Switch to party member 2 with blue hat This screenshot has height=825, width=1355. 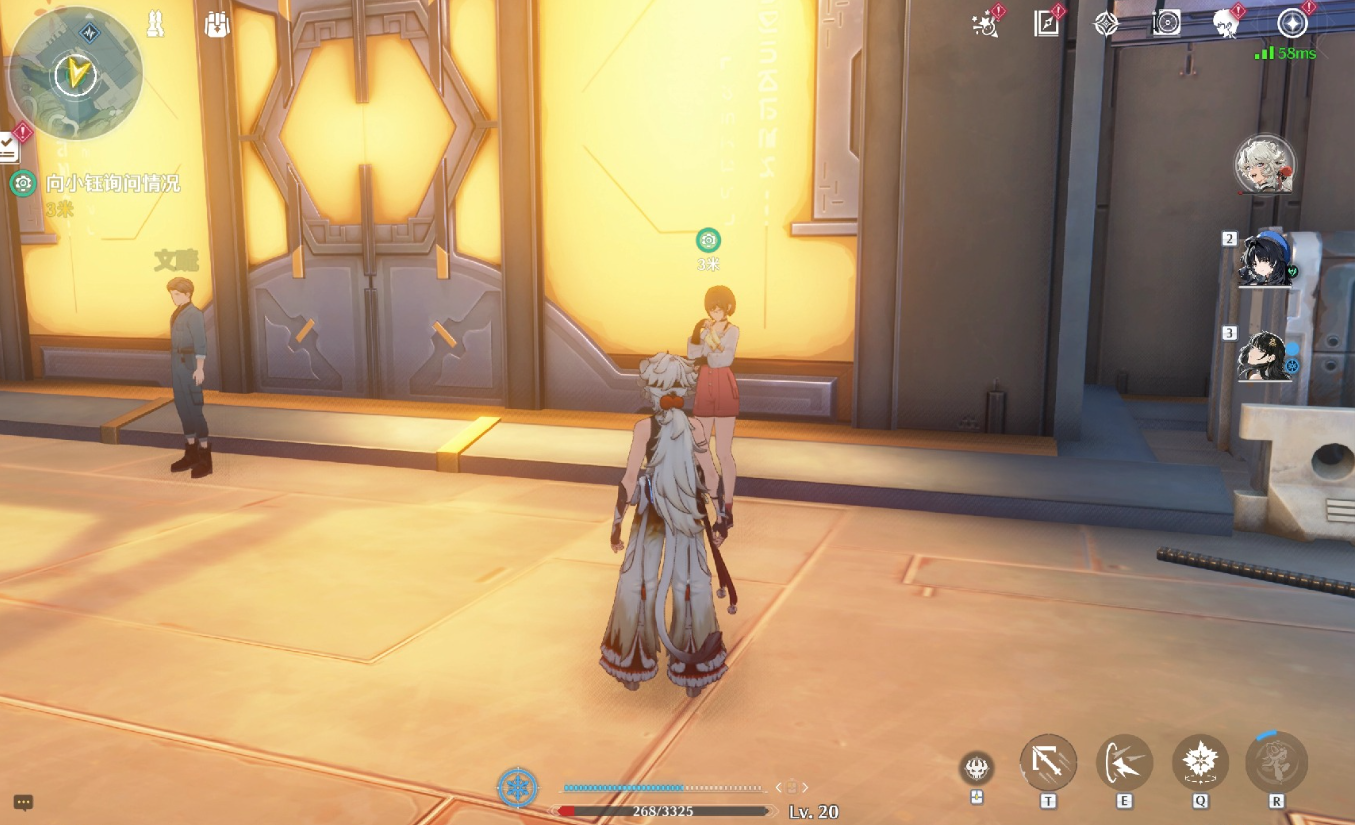1266,259
